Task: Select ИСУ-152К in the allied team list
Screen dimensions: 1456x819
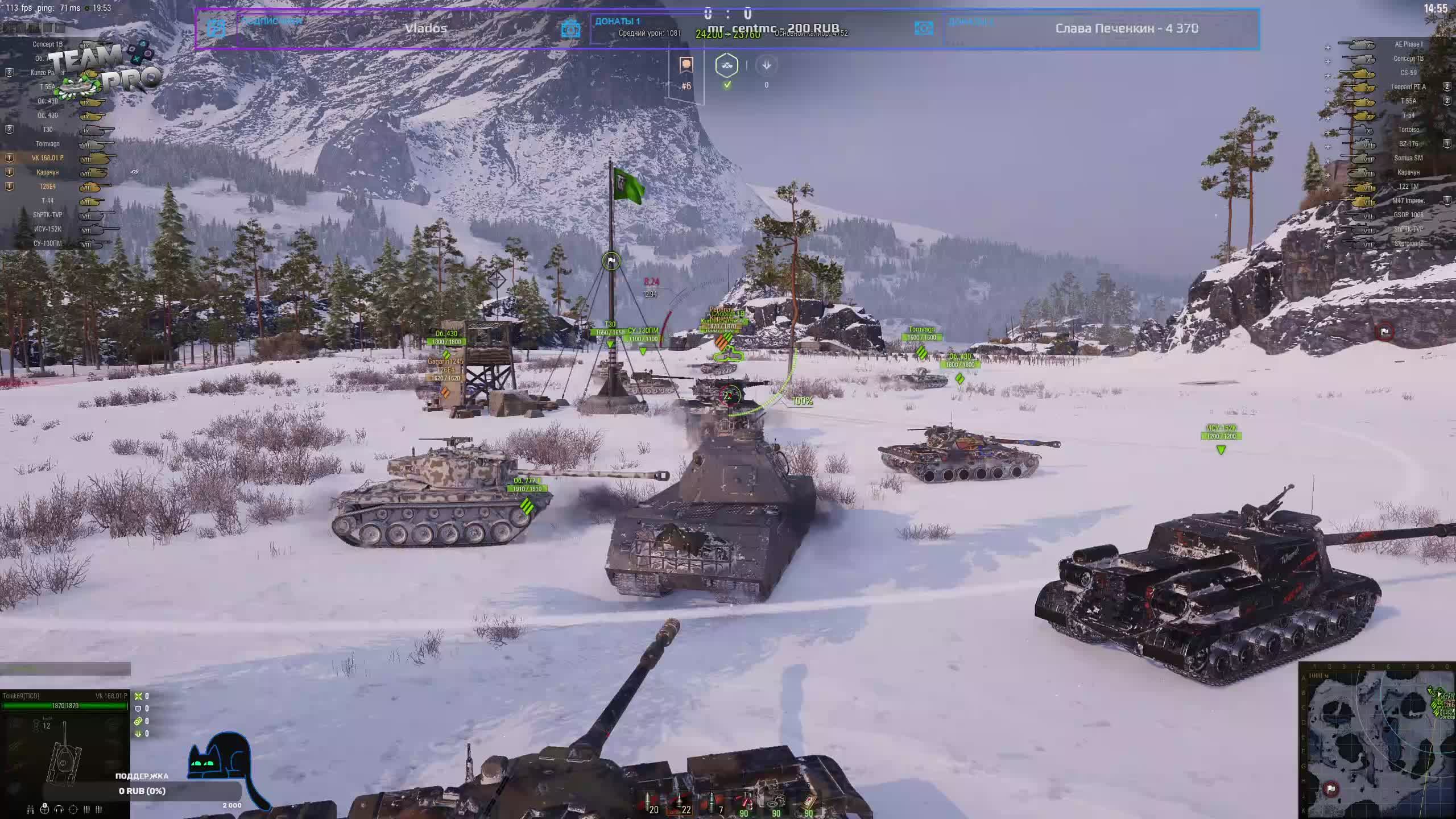Action: [48, 229]
